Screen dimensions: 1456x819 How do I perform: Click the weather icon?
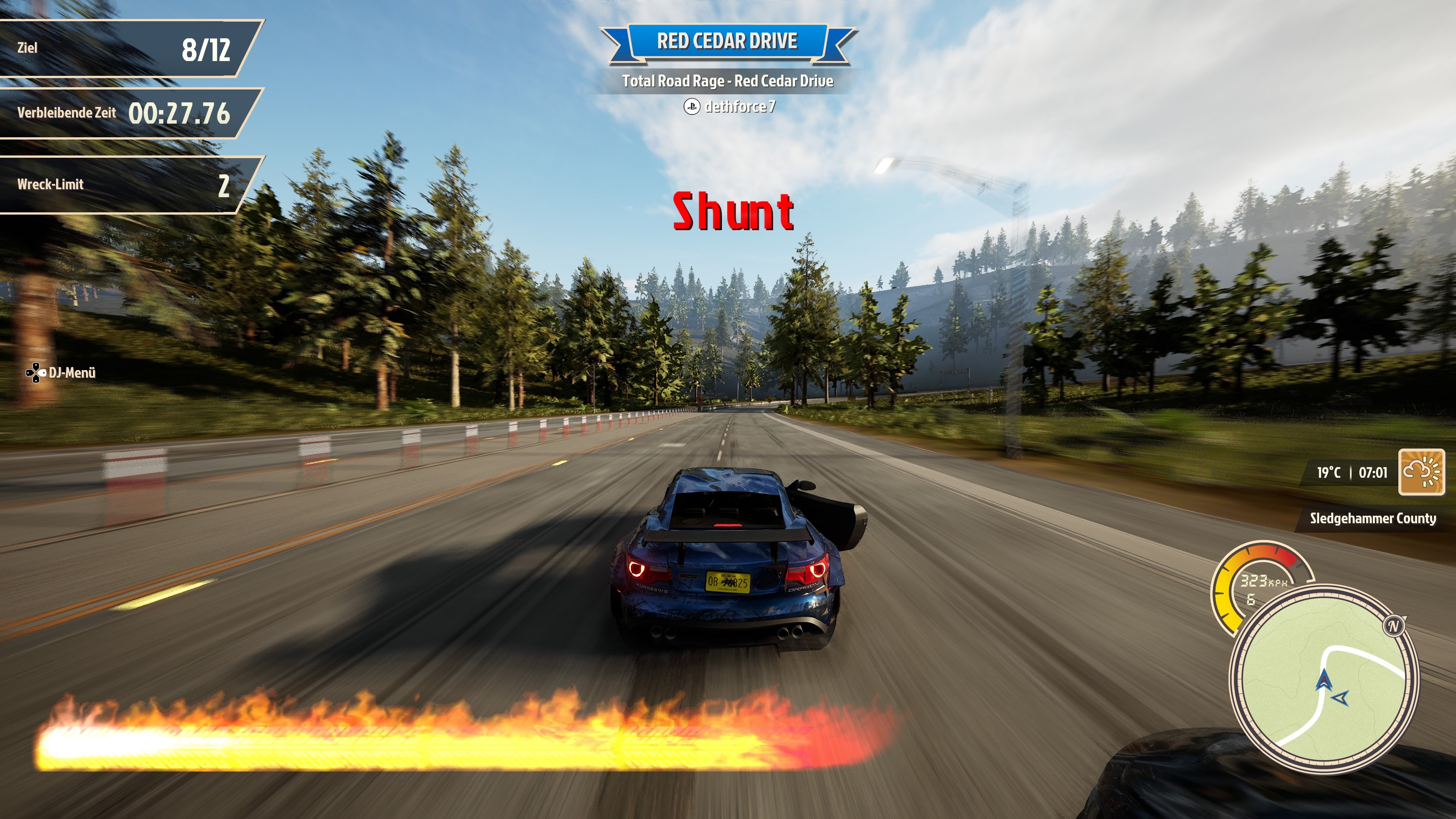click(1421, 472)
